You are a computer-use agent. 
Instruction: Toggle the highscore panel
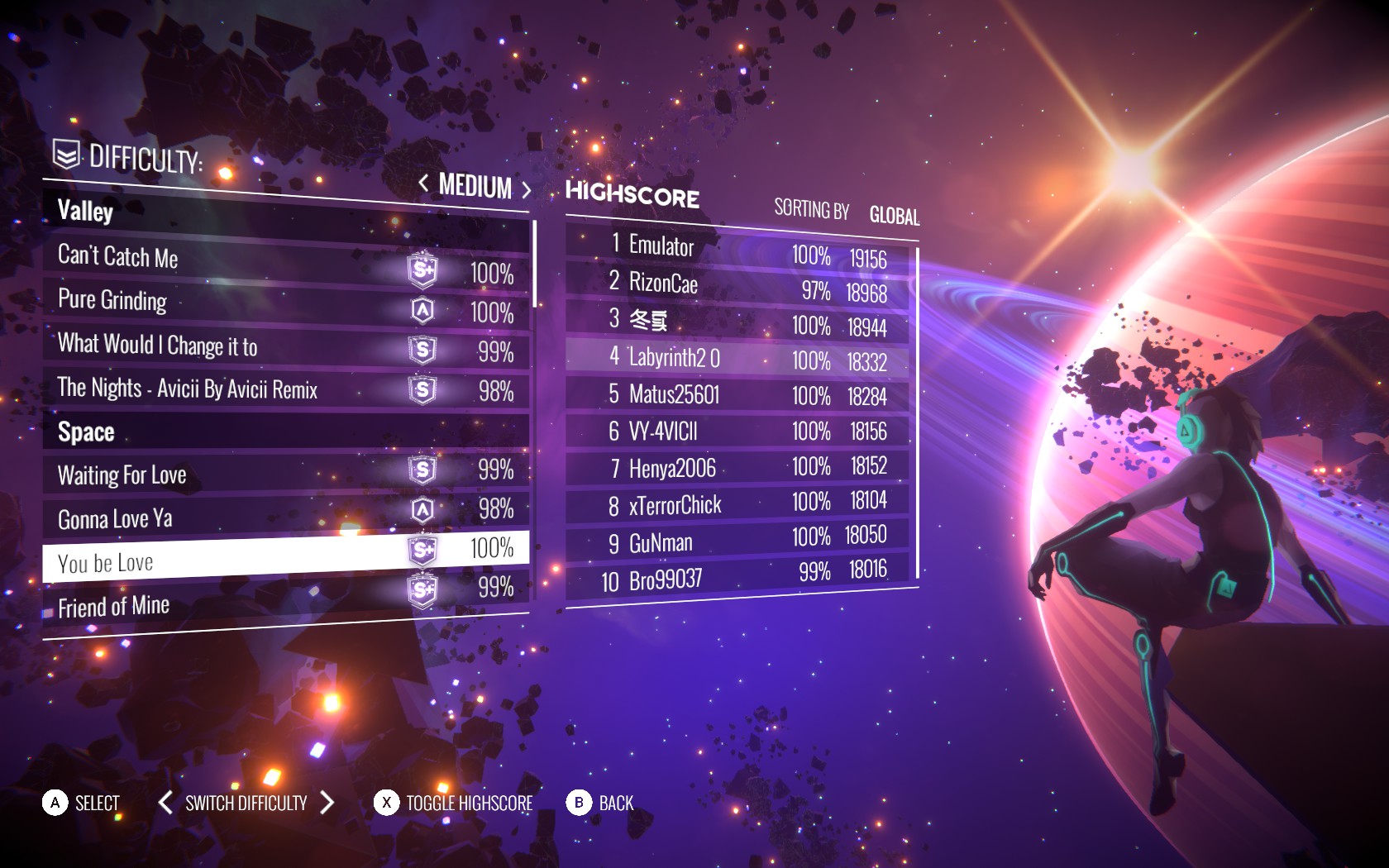pyautogui.click(x=468, y=804)
